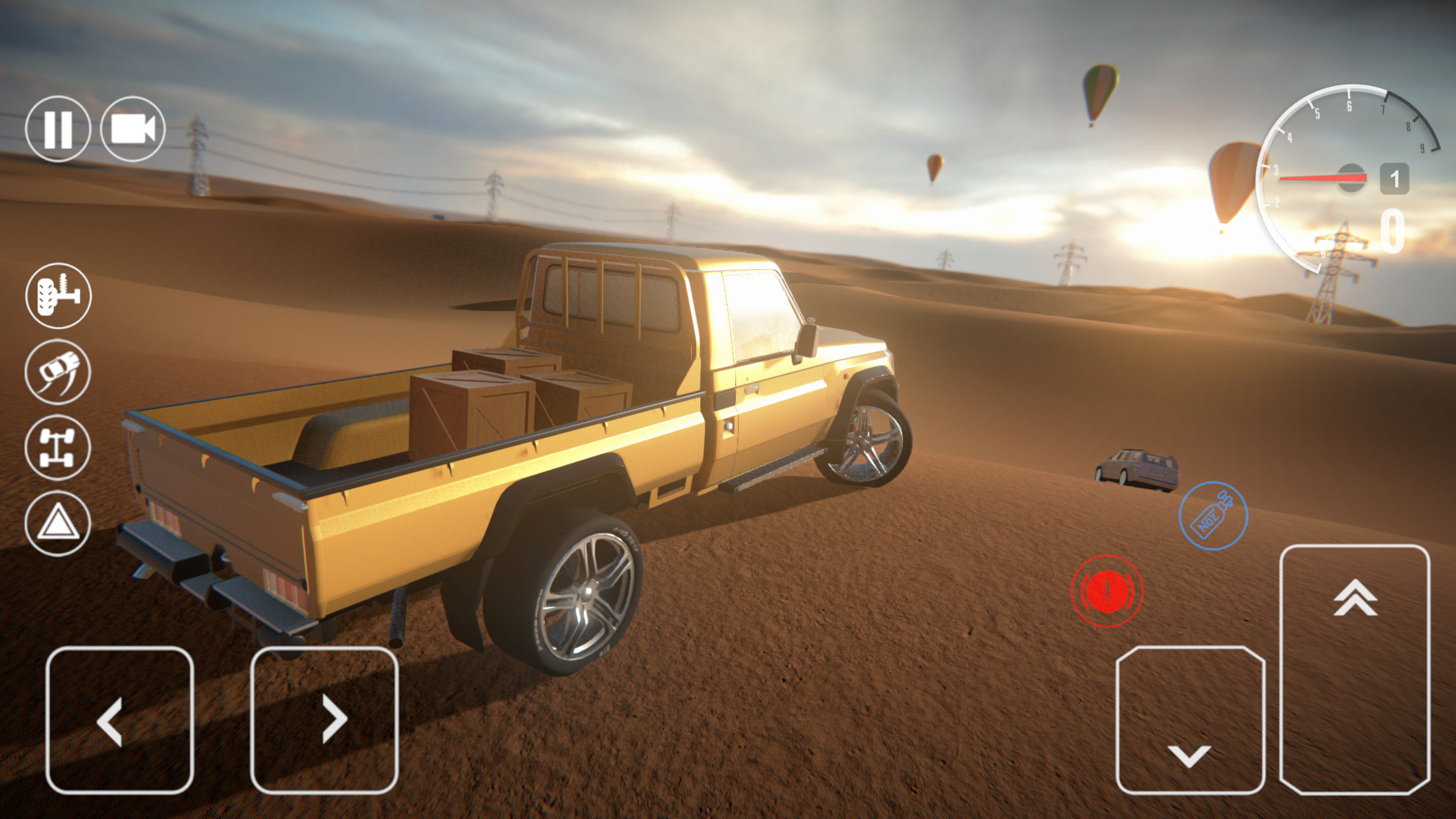
Task: Click the pause icon
Action: pos(58,128)
